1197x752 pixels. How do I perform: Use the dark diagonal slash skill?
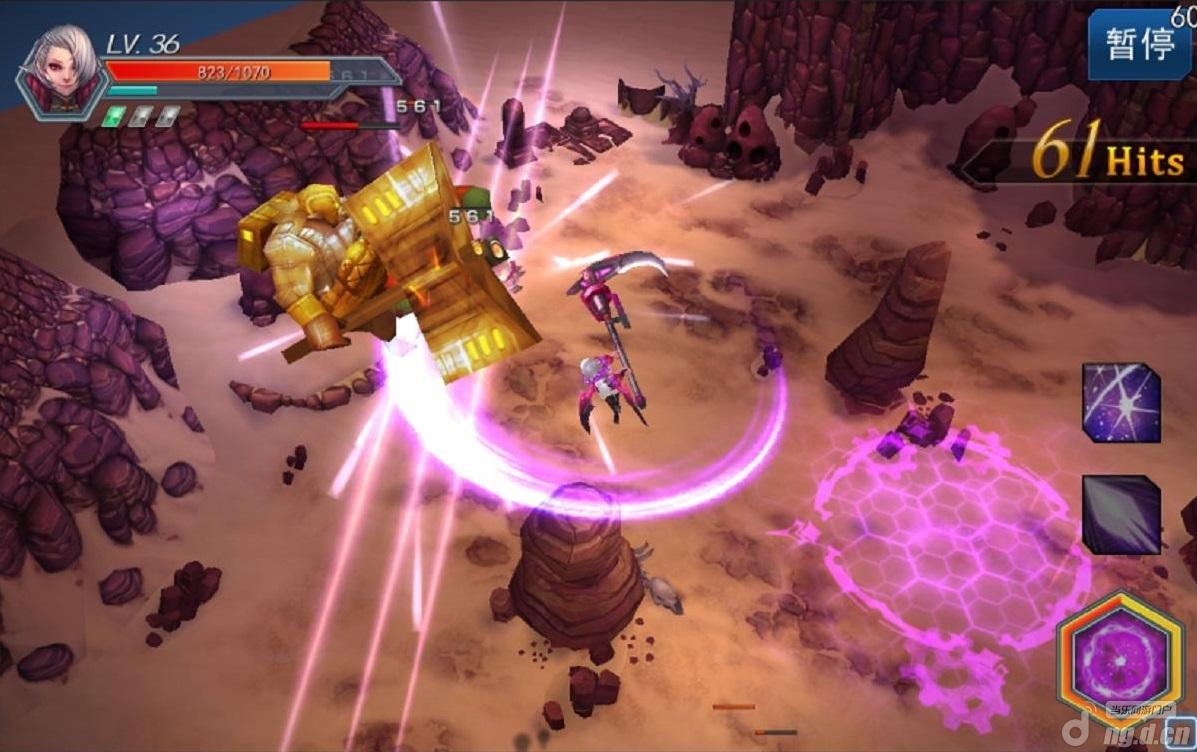(1121, 515)
